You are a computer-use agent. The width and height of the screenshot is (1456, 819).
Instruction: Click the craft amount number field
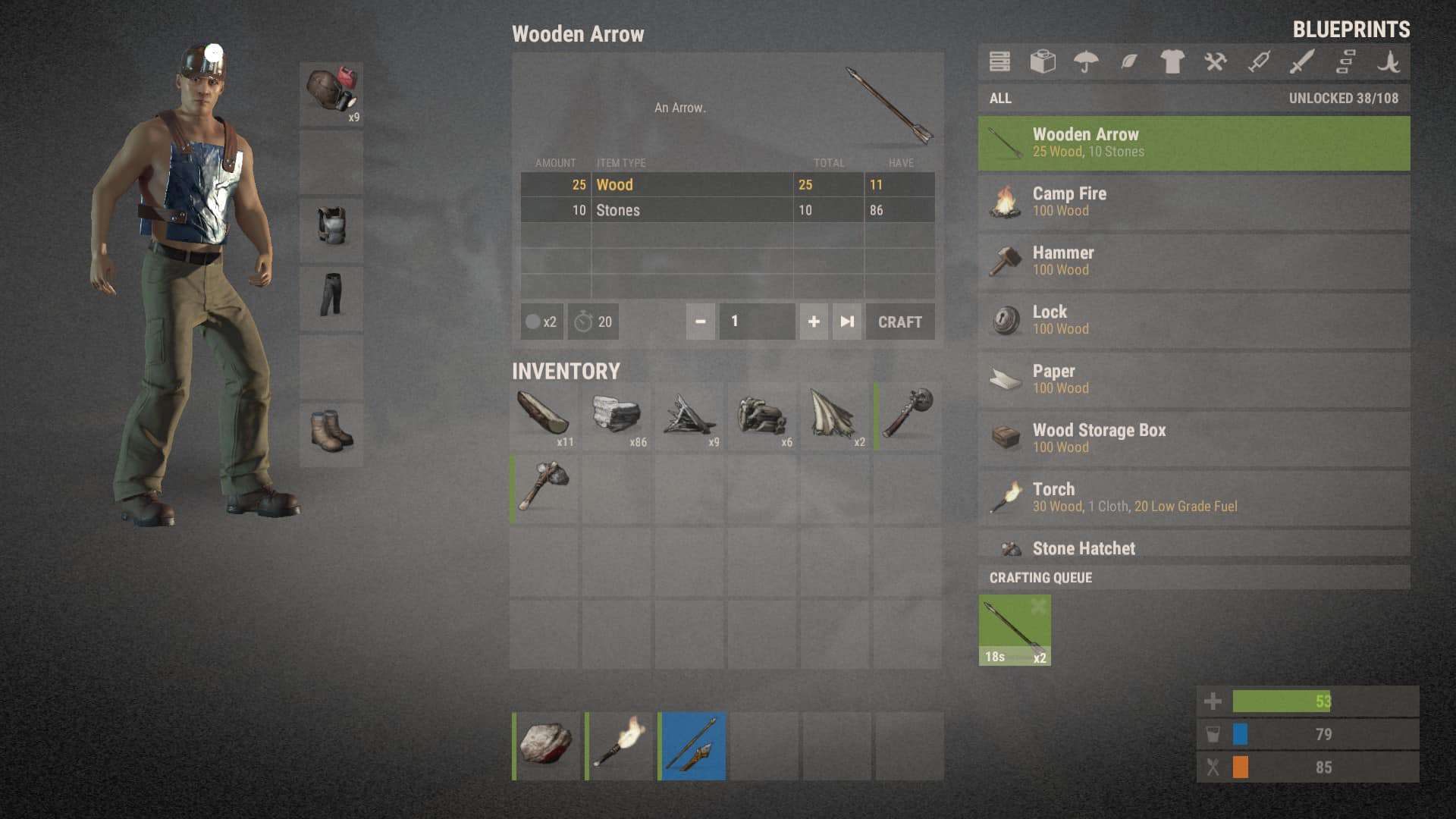pos(757,322)
